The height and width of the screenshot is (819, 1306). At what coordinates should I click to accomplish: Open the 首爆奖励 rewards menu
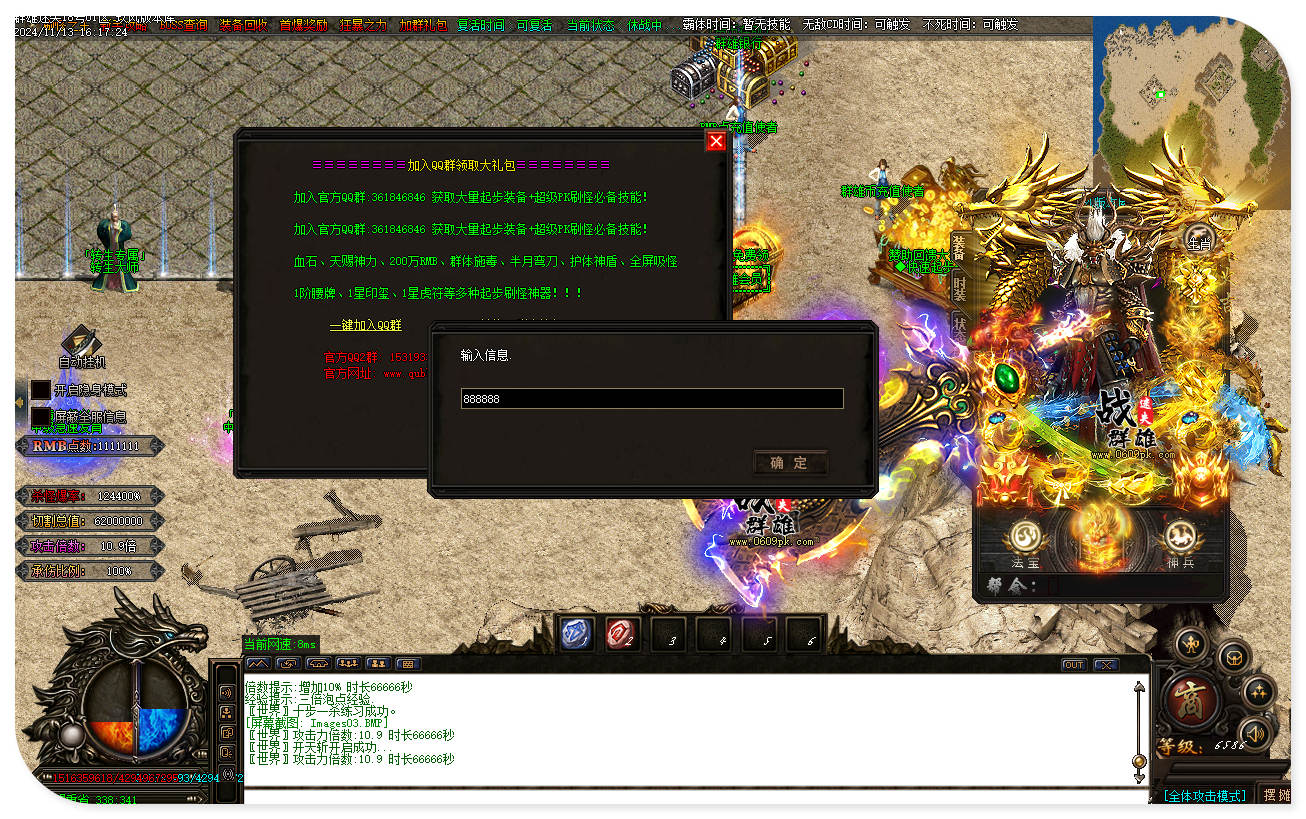[x=303, y=25]
